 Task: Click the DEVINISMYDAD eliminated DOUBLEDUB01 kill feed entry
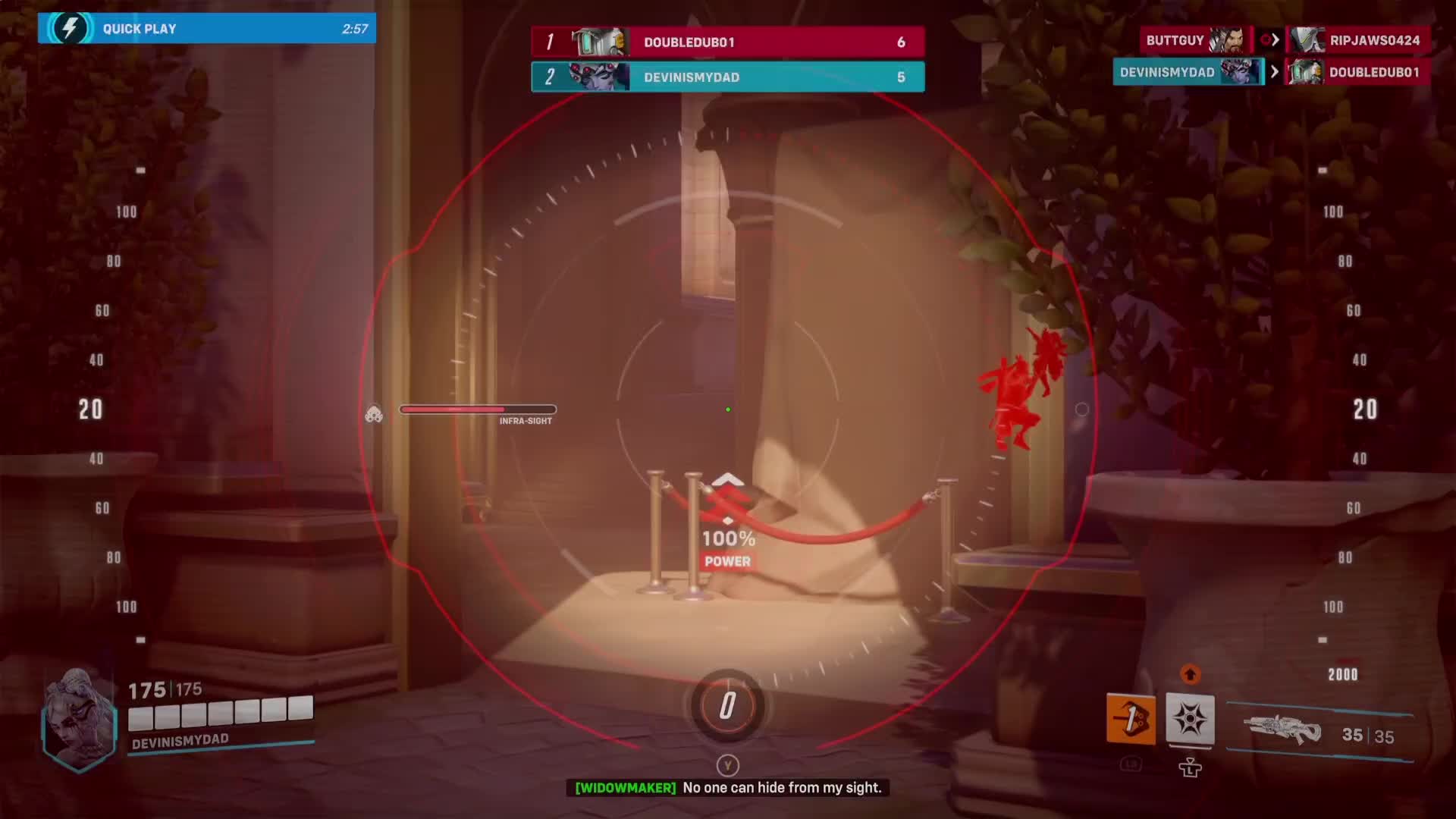[x=1271, y=72]
